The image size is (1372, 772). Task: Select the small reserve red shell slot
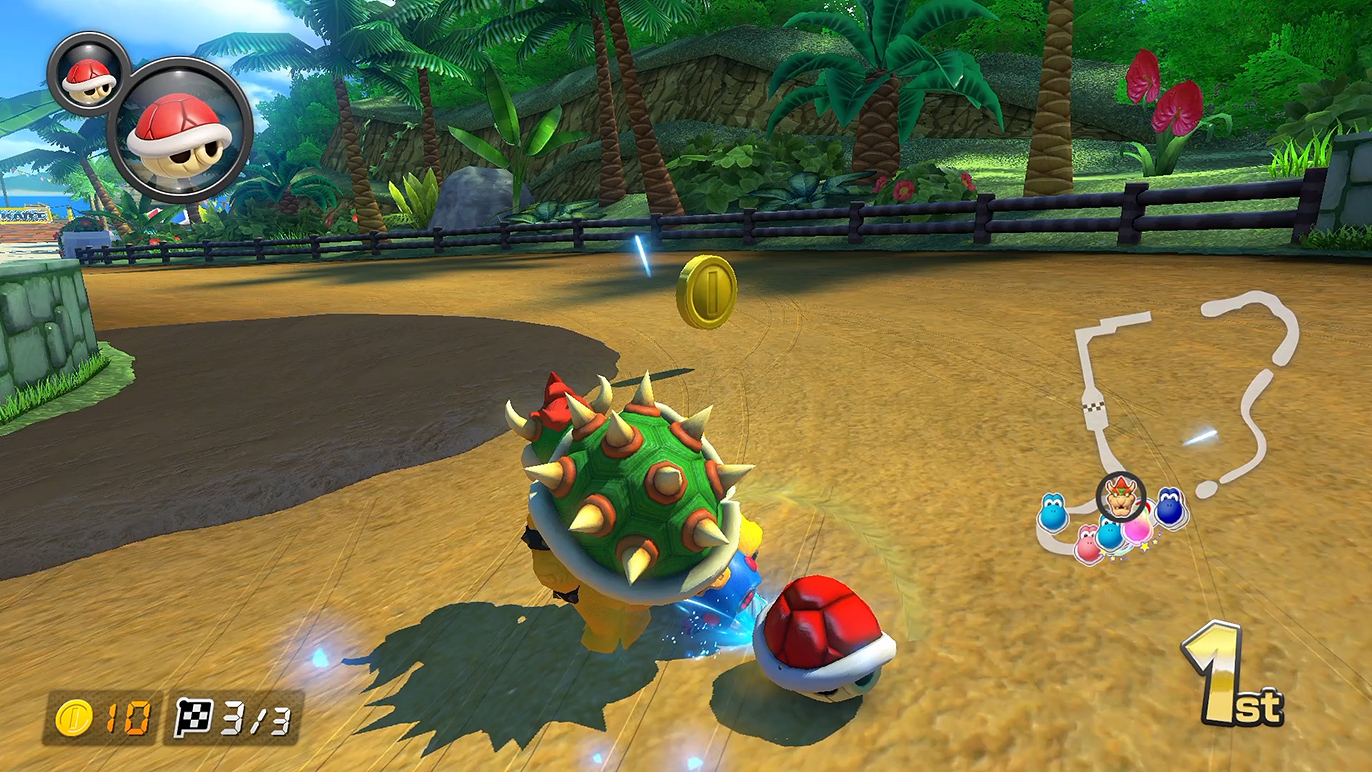tap(85, 74)
